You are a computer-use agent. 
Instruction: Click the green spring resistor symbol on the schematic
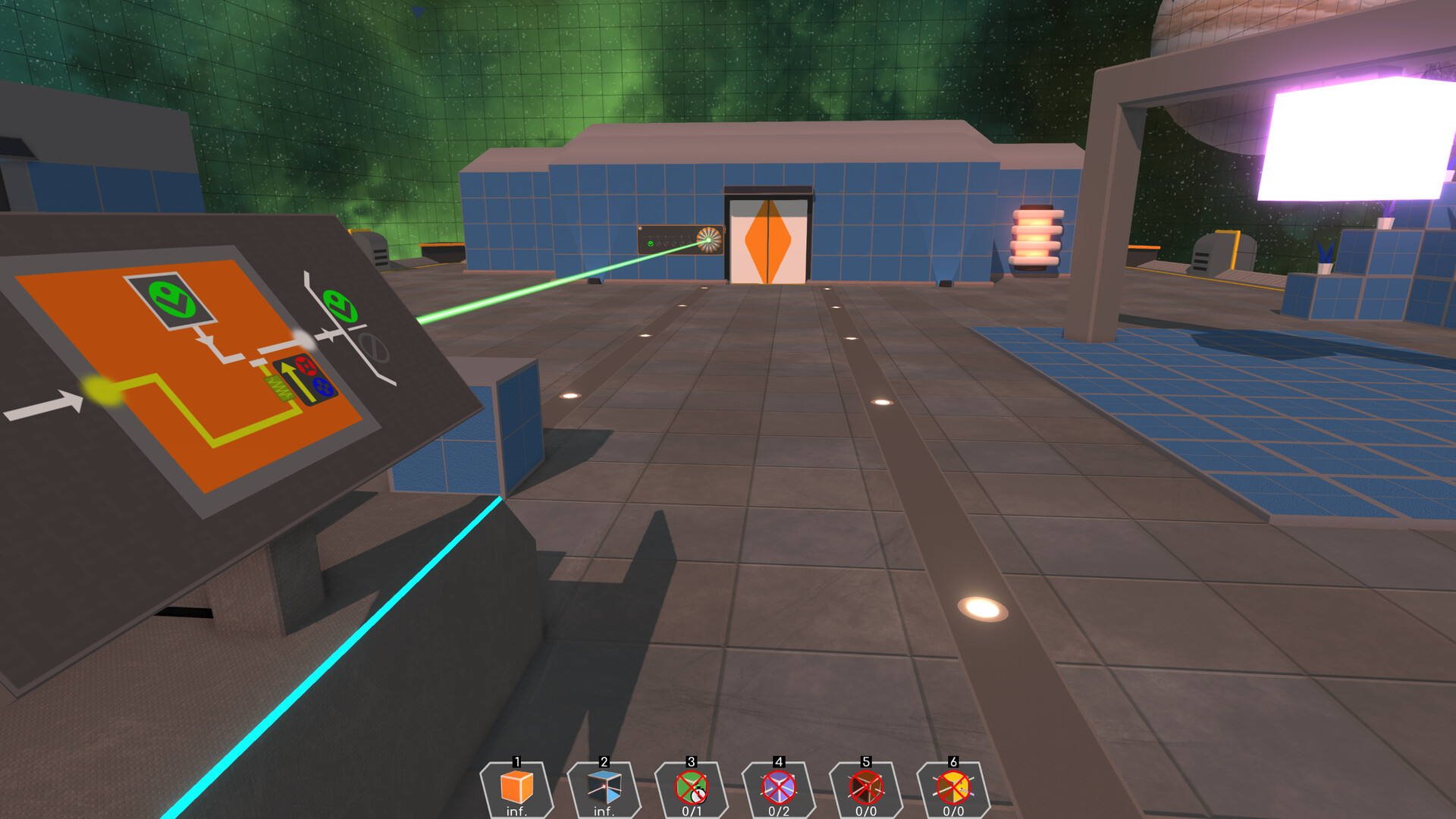(x=279, y=389)
